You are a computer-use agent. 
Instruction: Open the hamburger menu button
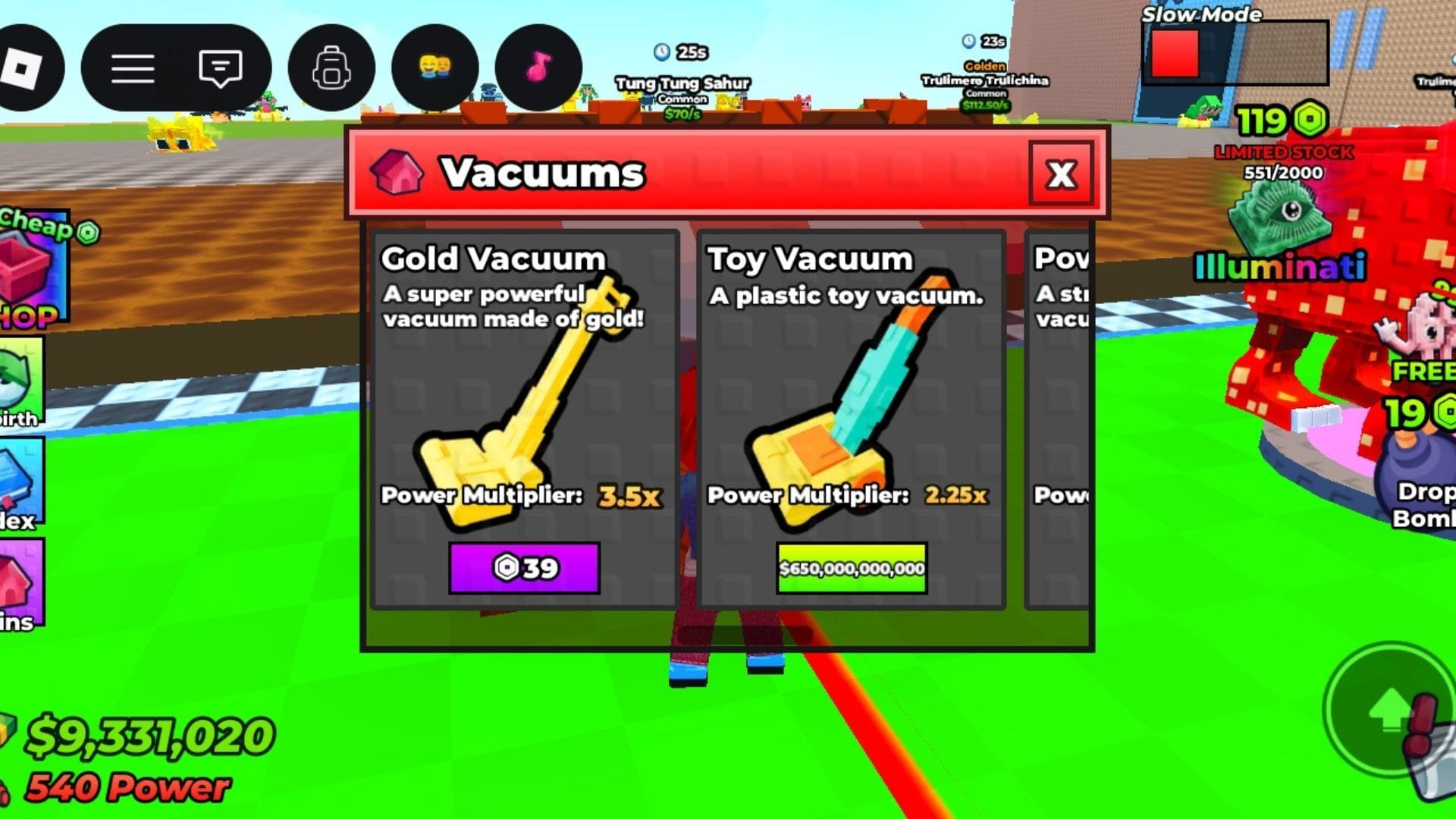[133, 68]
